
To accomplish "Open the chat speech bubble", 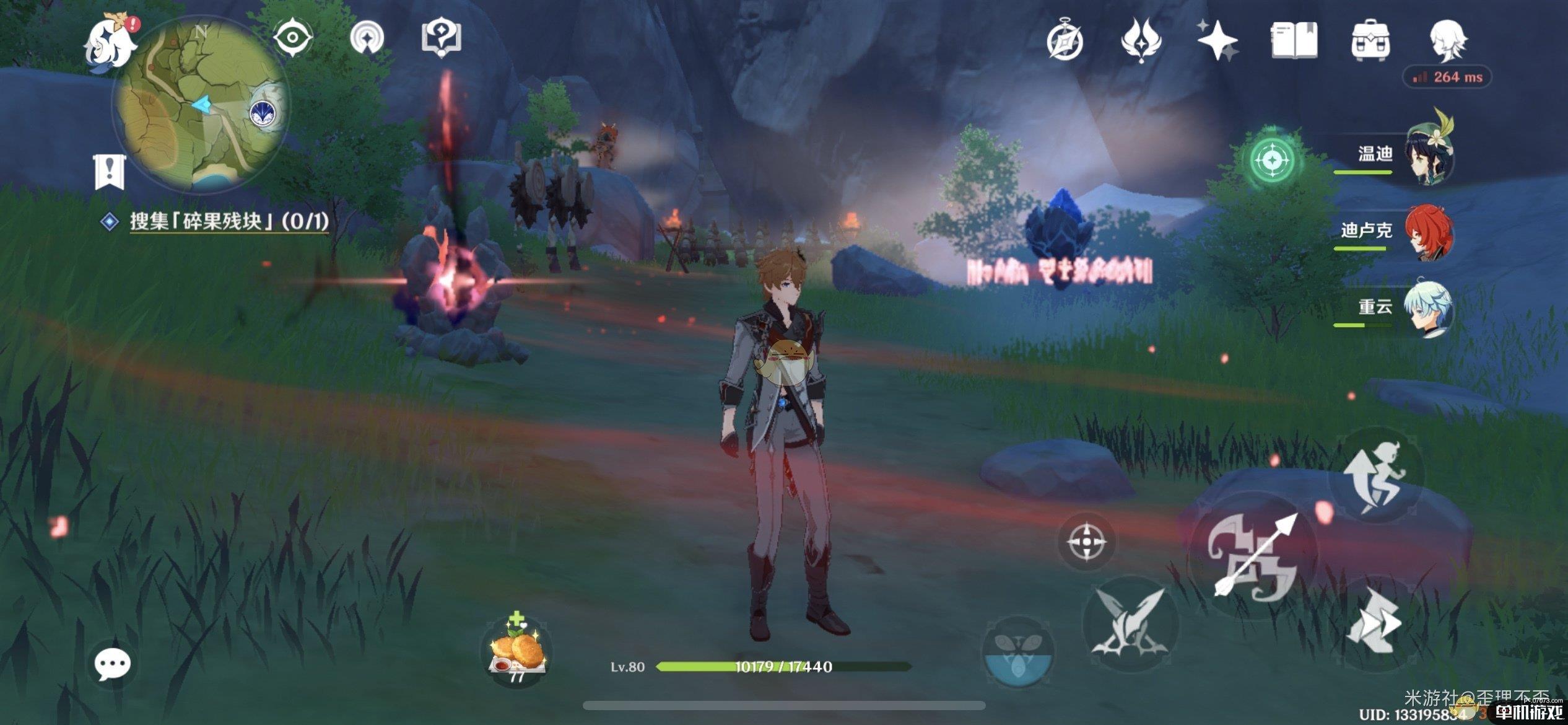I will 112,664.
